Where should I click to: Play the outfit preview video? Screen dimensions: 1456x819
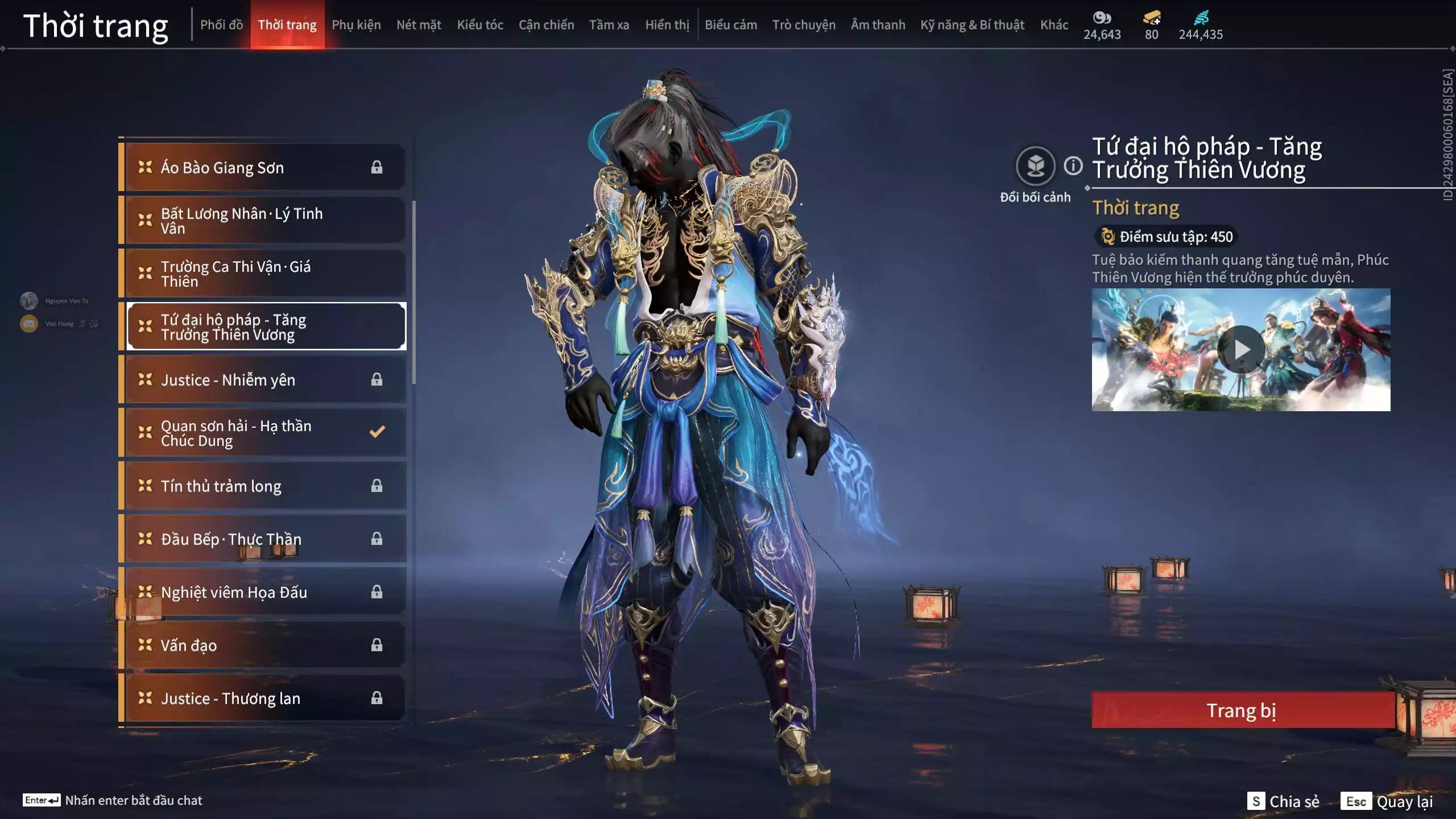pos(1241,350)
